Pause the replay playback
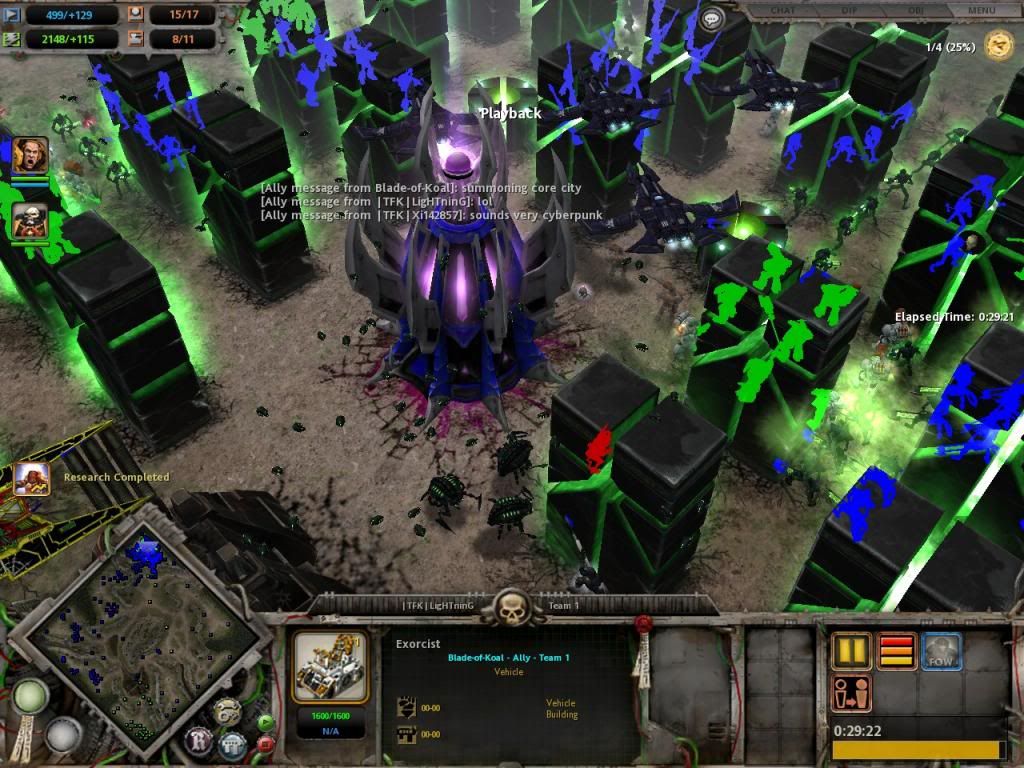The image size is (1024, 768). click(851, 652)
